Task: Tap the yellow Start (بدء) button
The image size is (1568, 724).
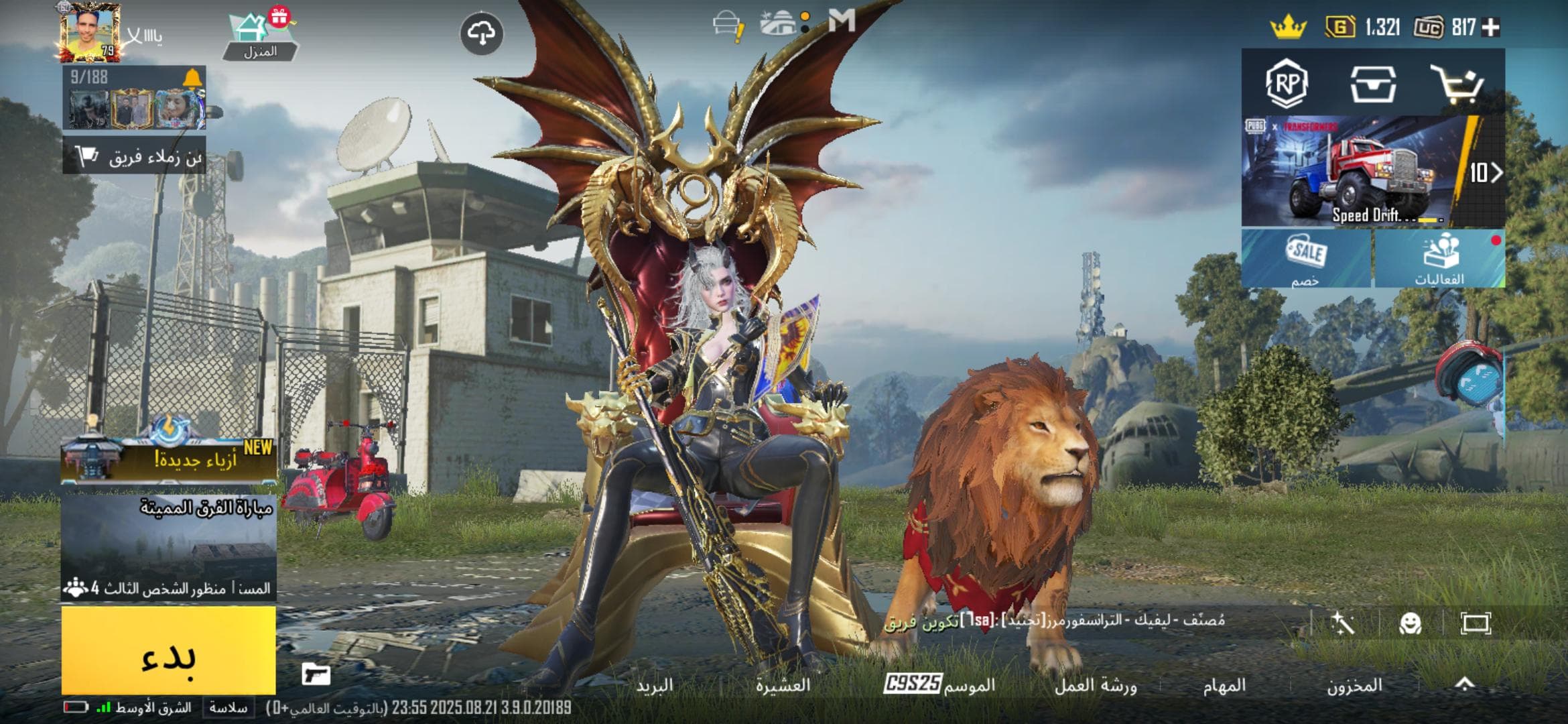Action: (168, 650)
